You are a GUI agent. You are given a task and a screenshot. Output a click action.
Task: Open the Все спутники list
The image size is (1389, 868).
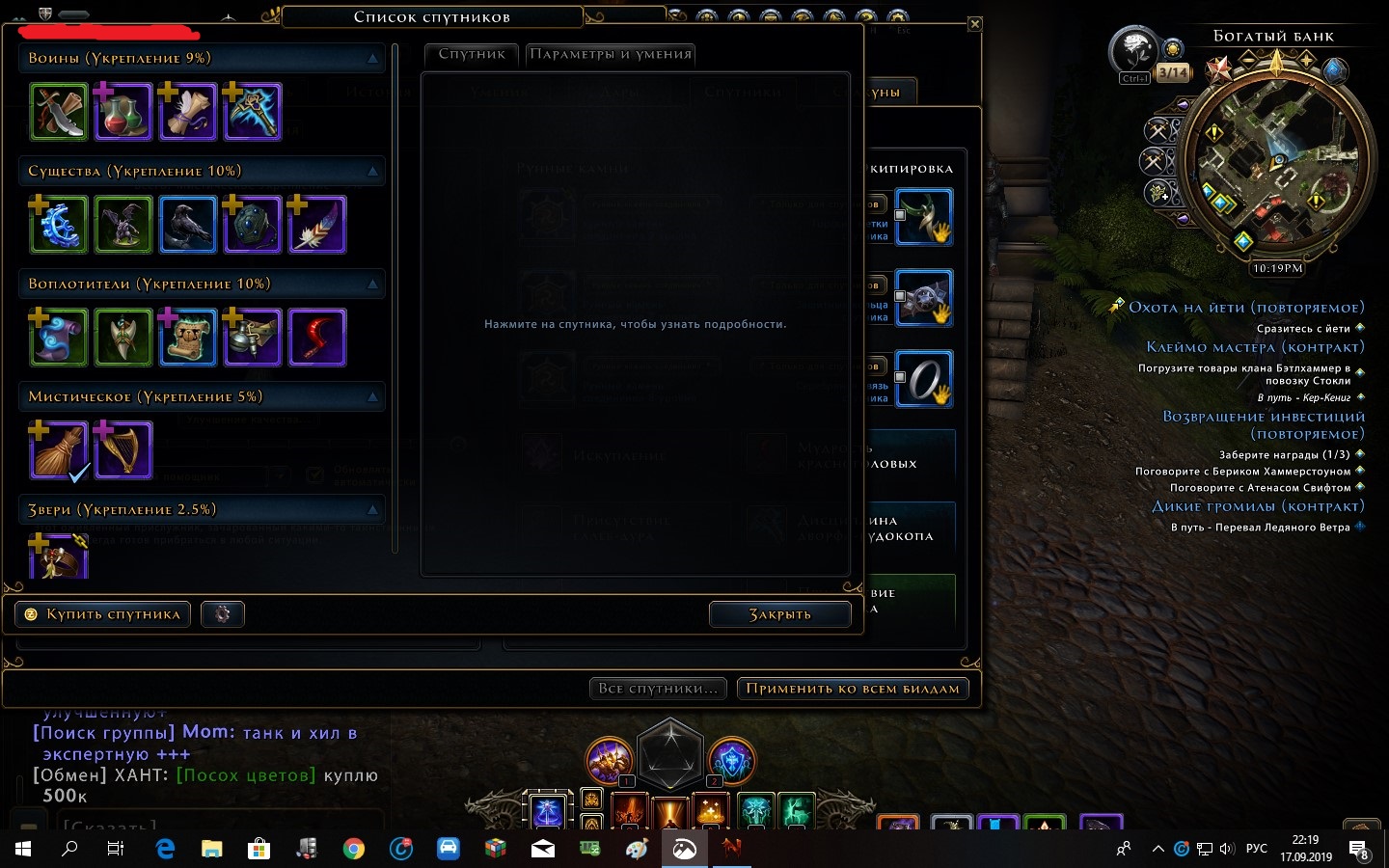(658, 689)
